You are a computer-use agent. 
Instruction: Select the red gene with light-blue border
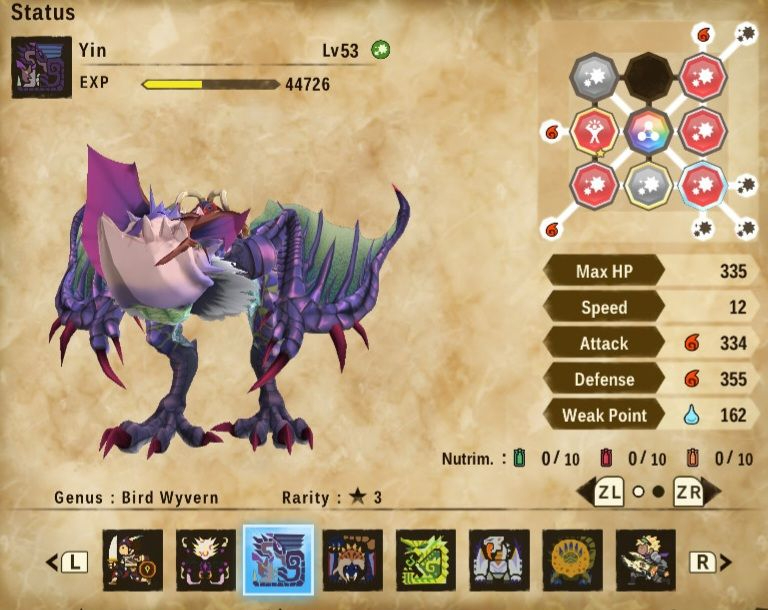pyautogui.click(x=702, y=184)
